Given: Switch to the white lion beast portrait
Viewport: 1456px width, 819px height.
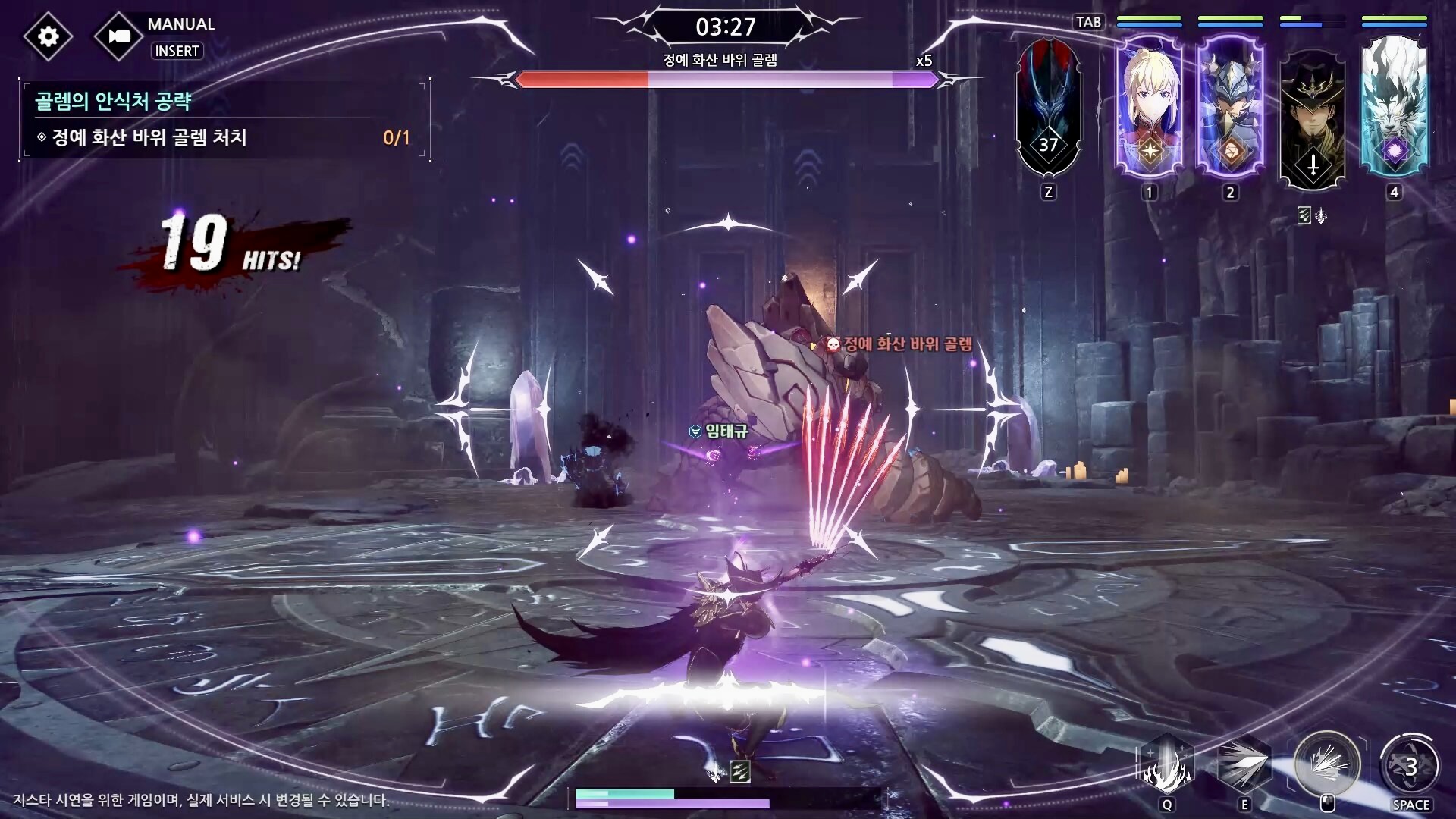Looking at the screenshot, I should [x=1394, y=106].
